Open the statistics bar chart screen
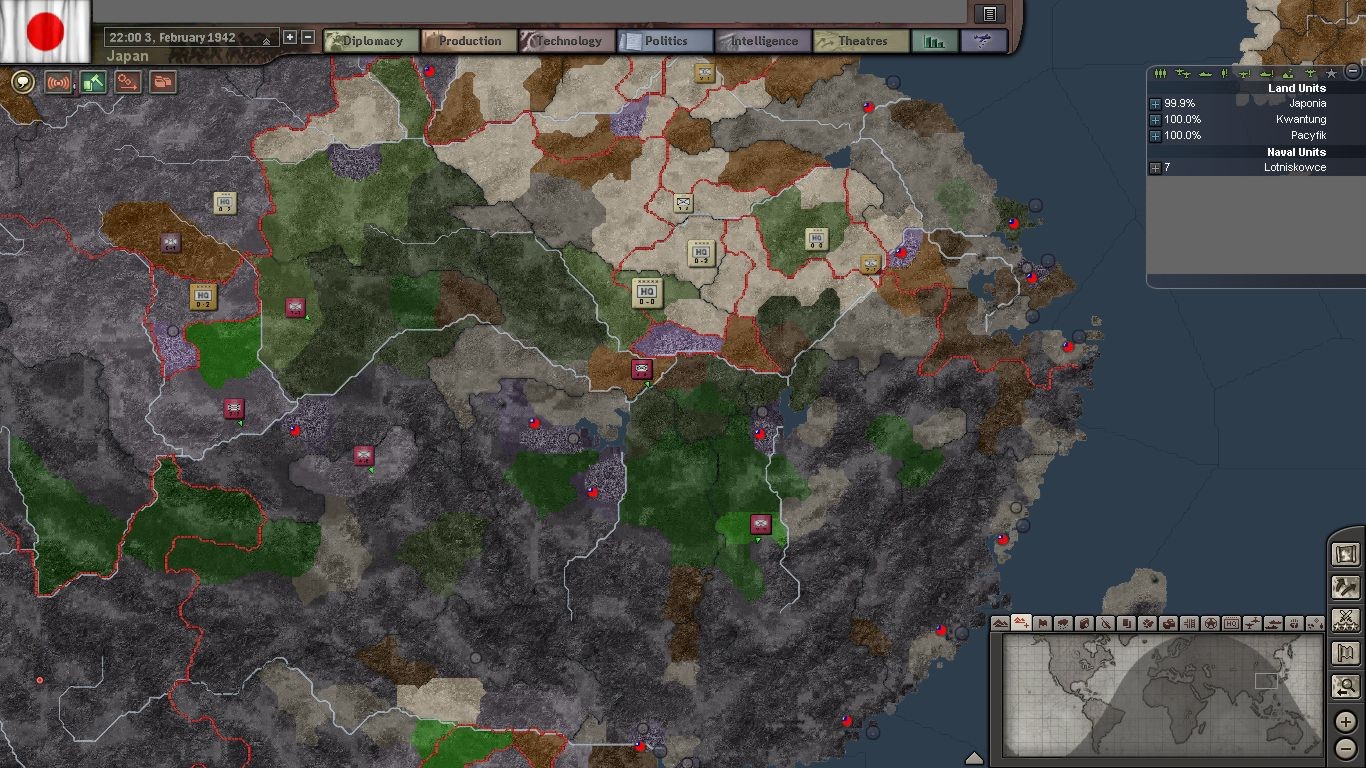This screenshot has width=1366, height=768. pyautogui.click(x=935, y=41)
